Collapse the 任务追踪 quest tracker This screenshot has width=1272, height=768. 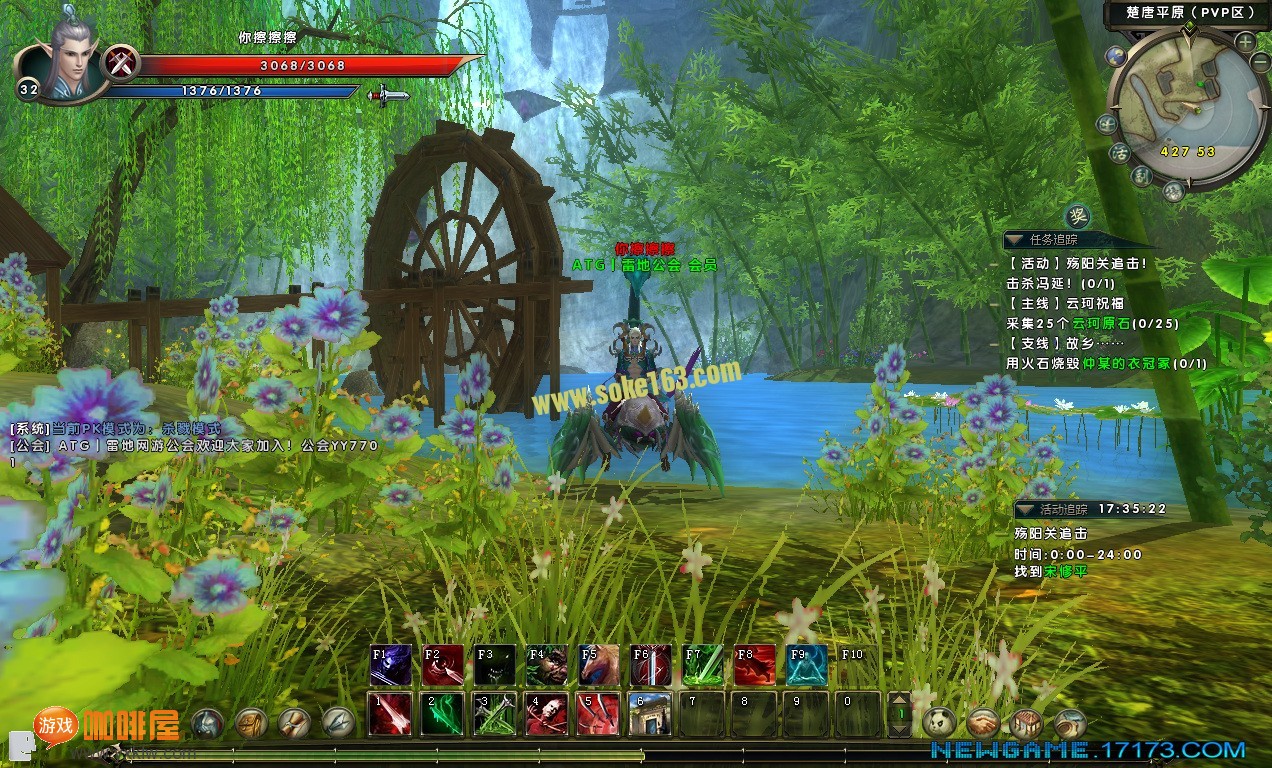tap(1014, 240)
